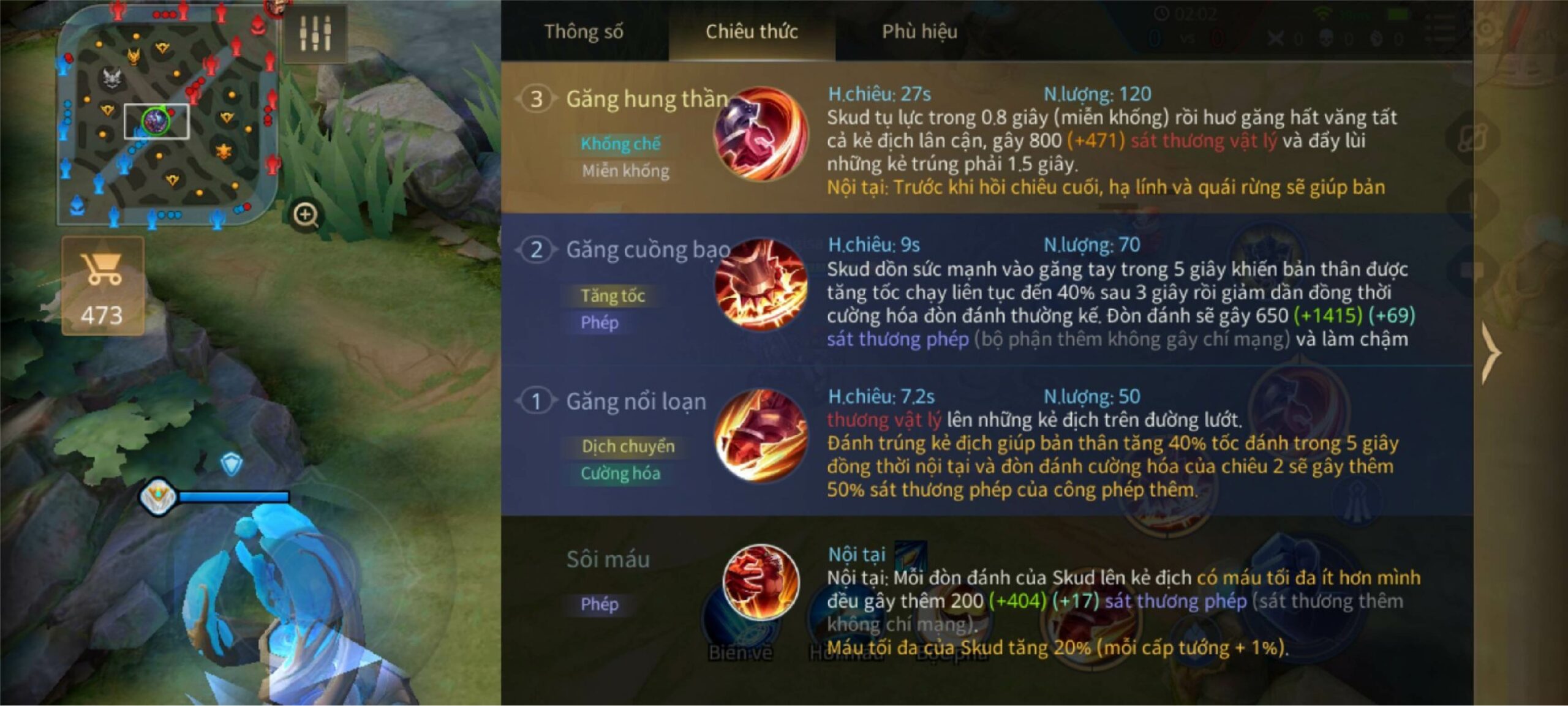This screenshot has height=706, width=1568.
Task: Click the minimap
Action: coord(167,116)
